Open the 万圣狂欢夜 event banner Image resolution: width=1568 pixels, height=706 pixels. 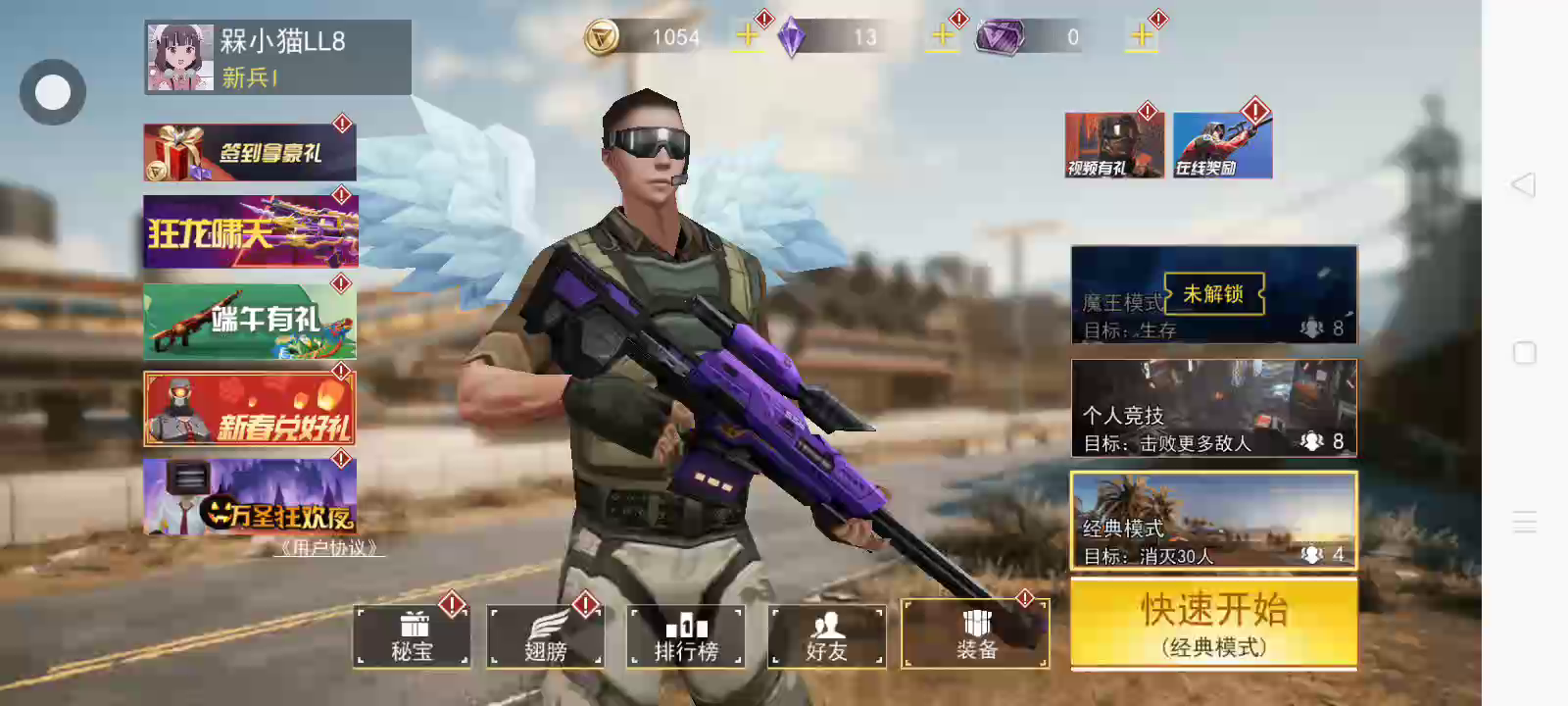(250, 497)
